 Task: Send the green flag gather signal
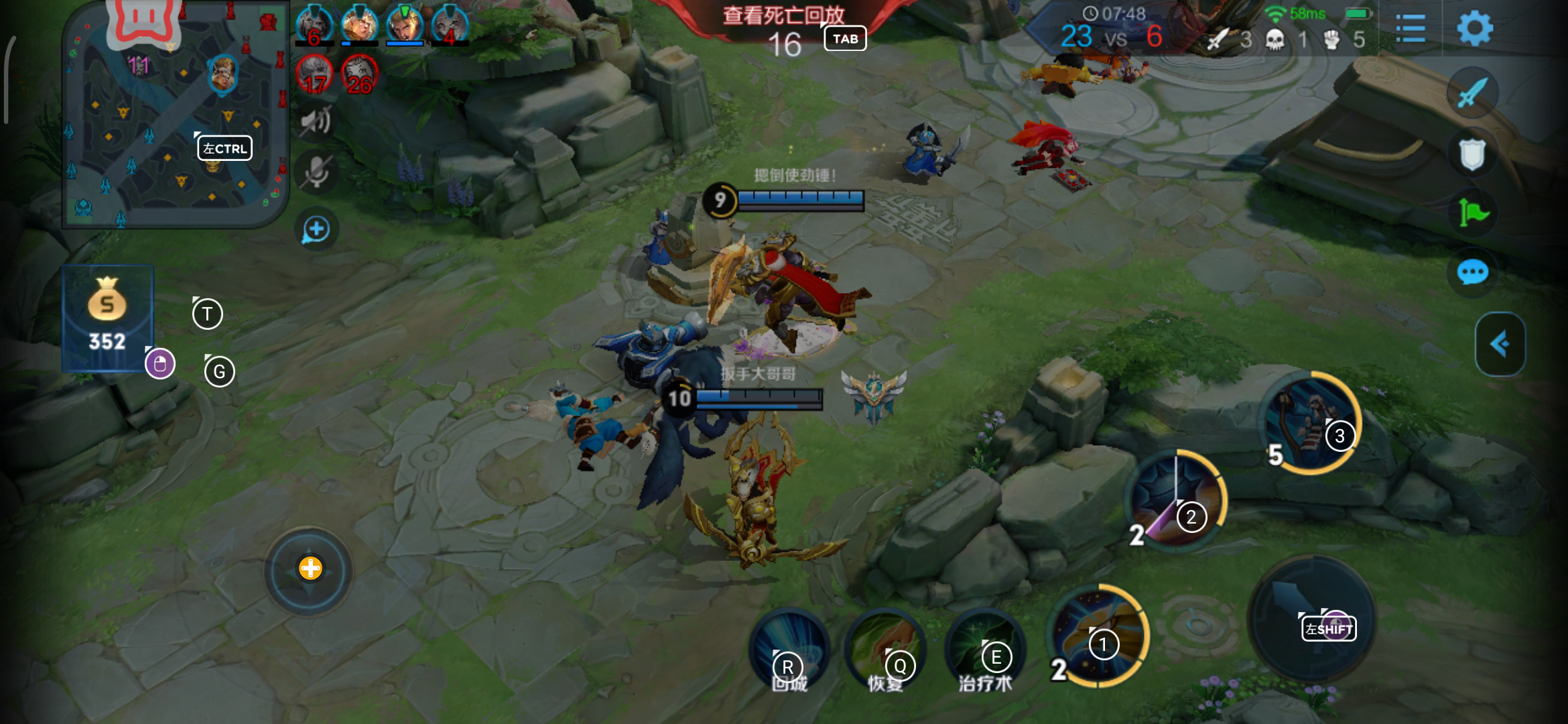click(x=1472, y=214)
